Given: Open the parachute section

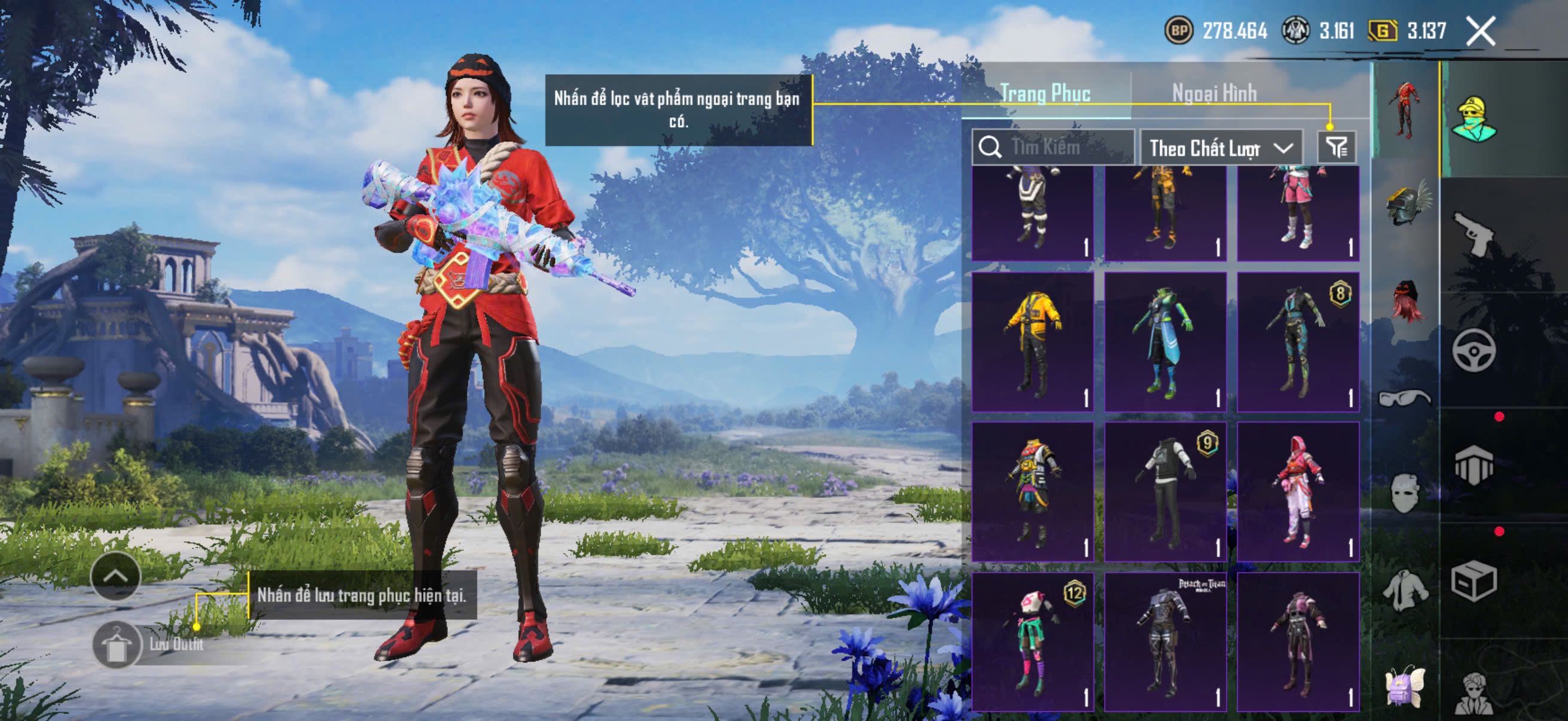Looking at the screenshot, I should 1474,466.
